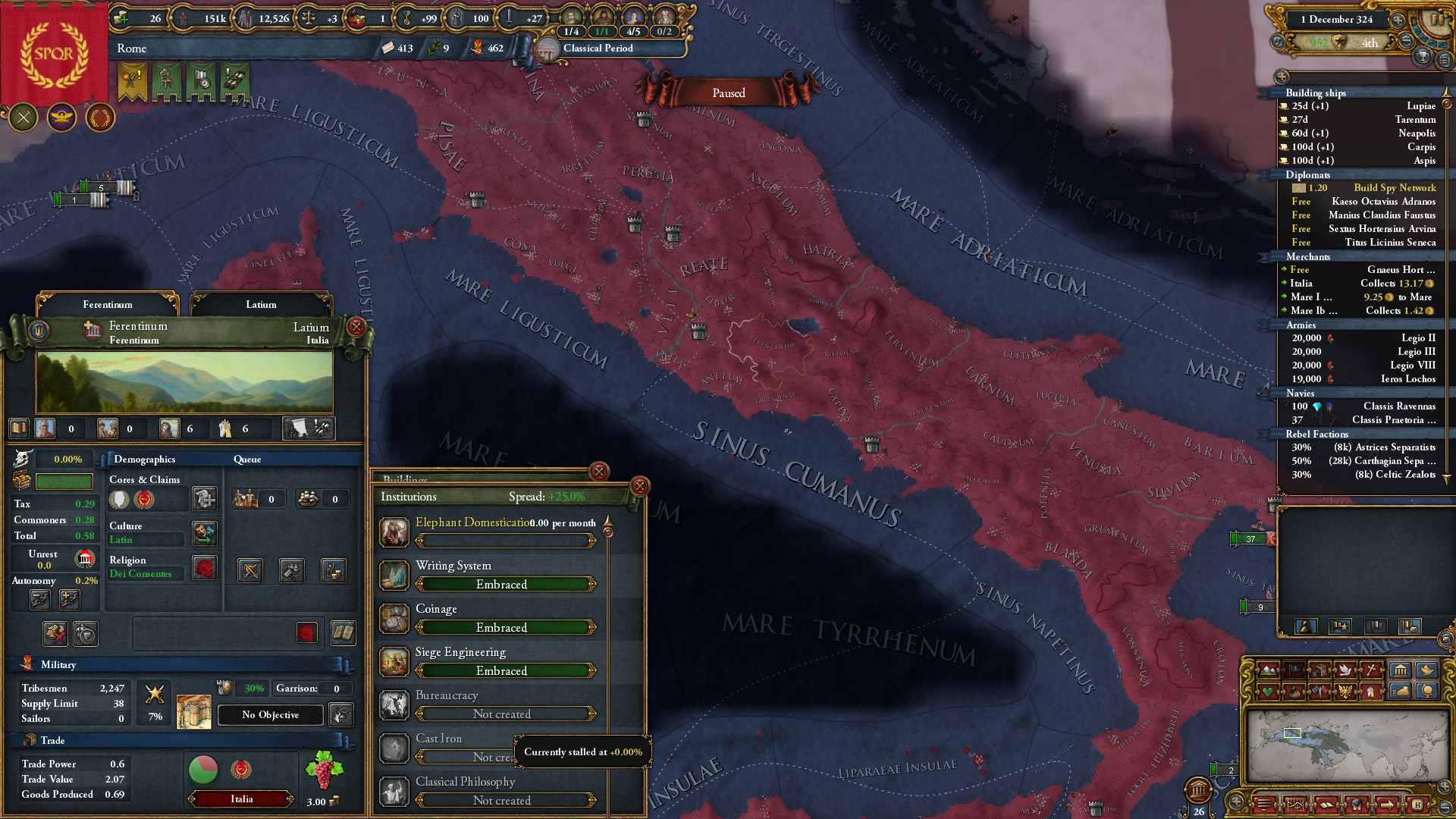This screenshot has width=1456, height=819.
Task: Select religion mapmode with the cross icon
Action: tap(1371, 670)
